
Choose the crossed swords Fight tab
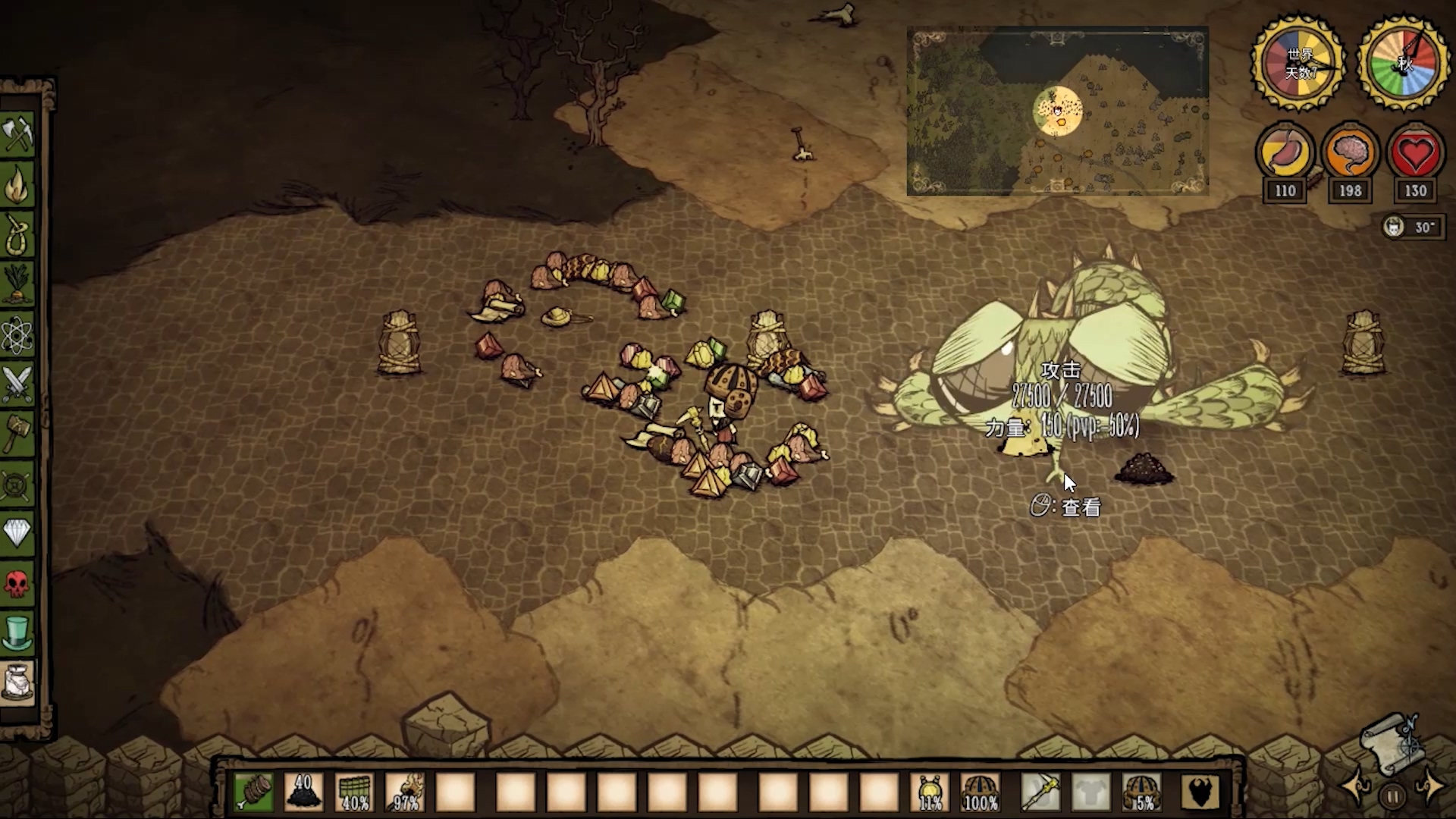[18, 384]
